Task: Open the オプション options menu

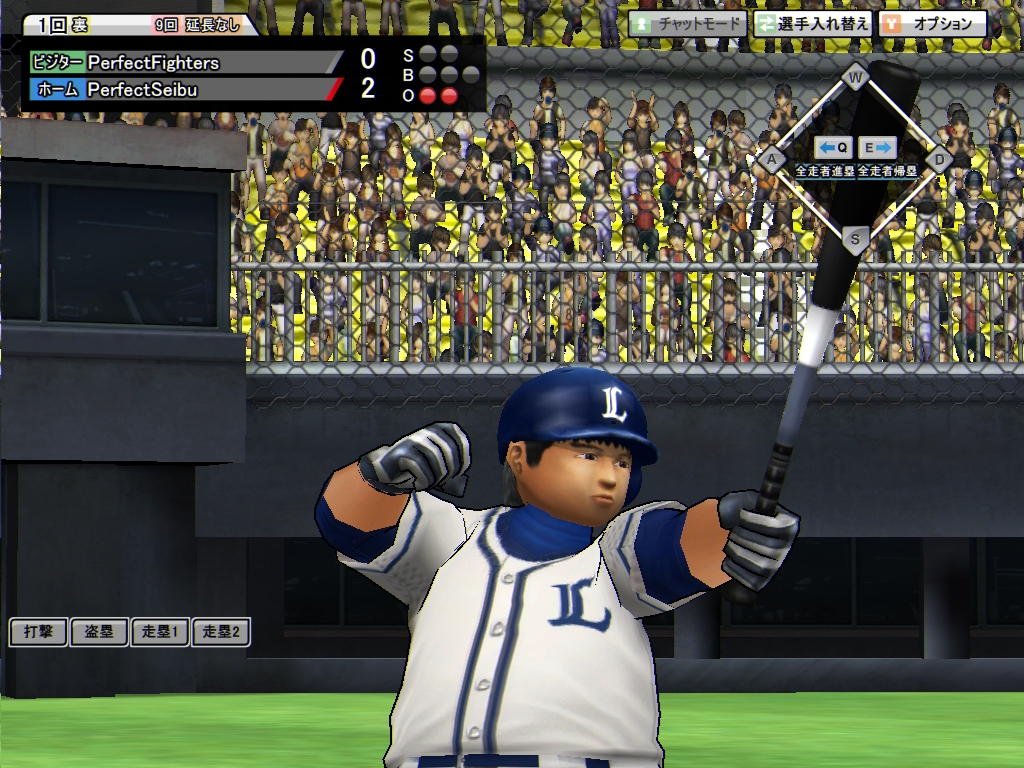Action: (932, 23)
